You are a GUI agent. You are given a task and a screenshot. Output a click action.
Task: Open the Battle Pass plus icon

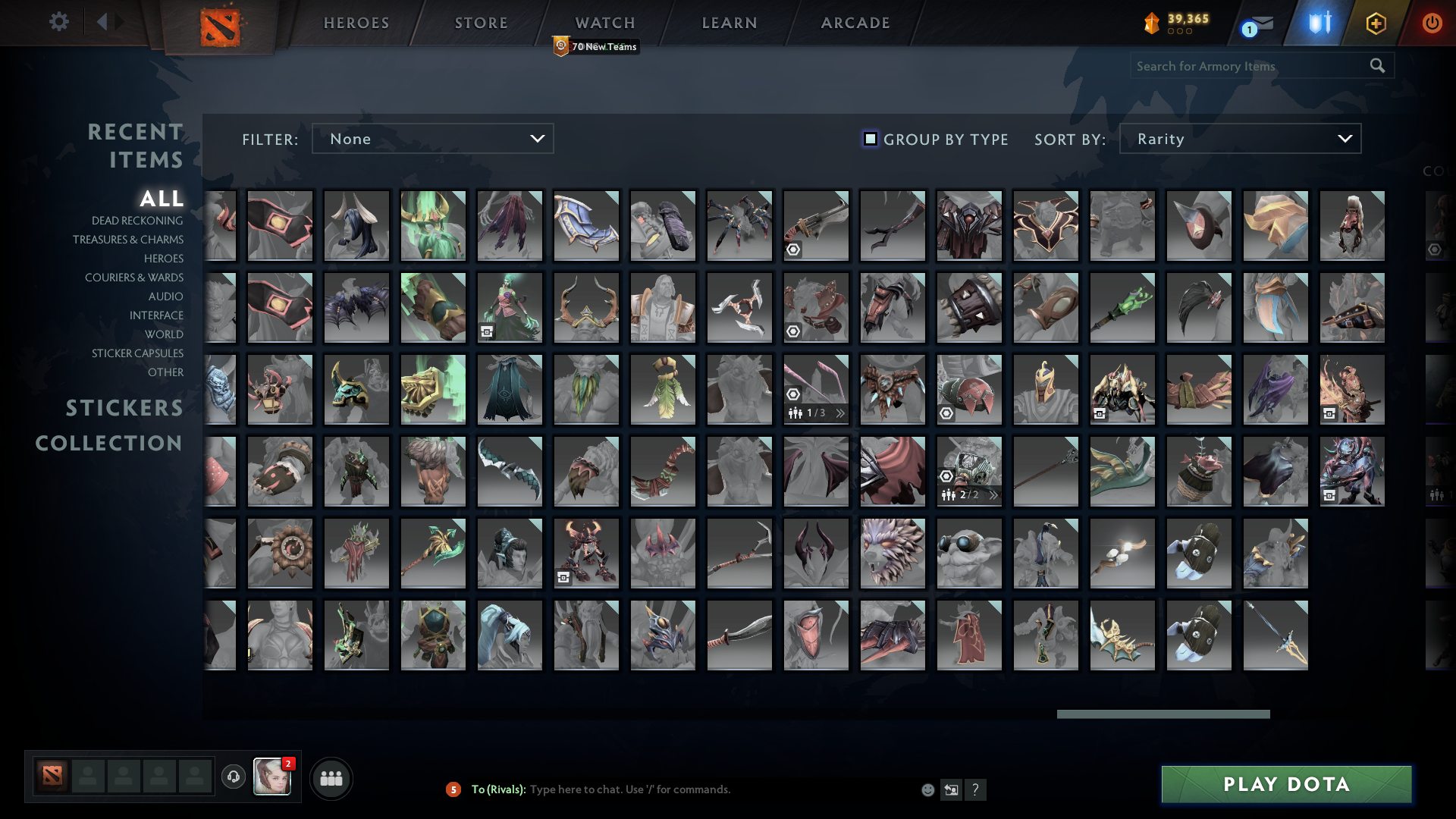point(1376,24)
